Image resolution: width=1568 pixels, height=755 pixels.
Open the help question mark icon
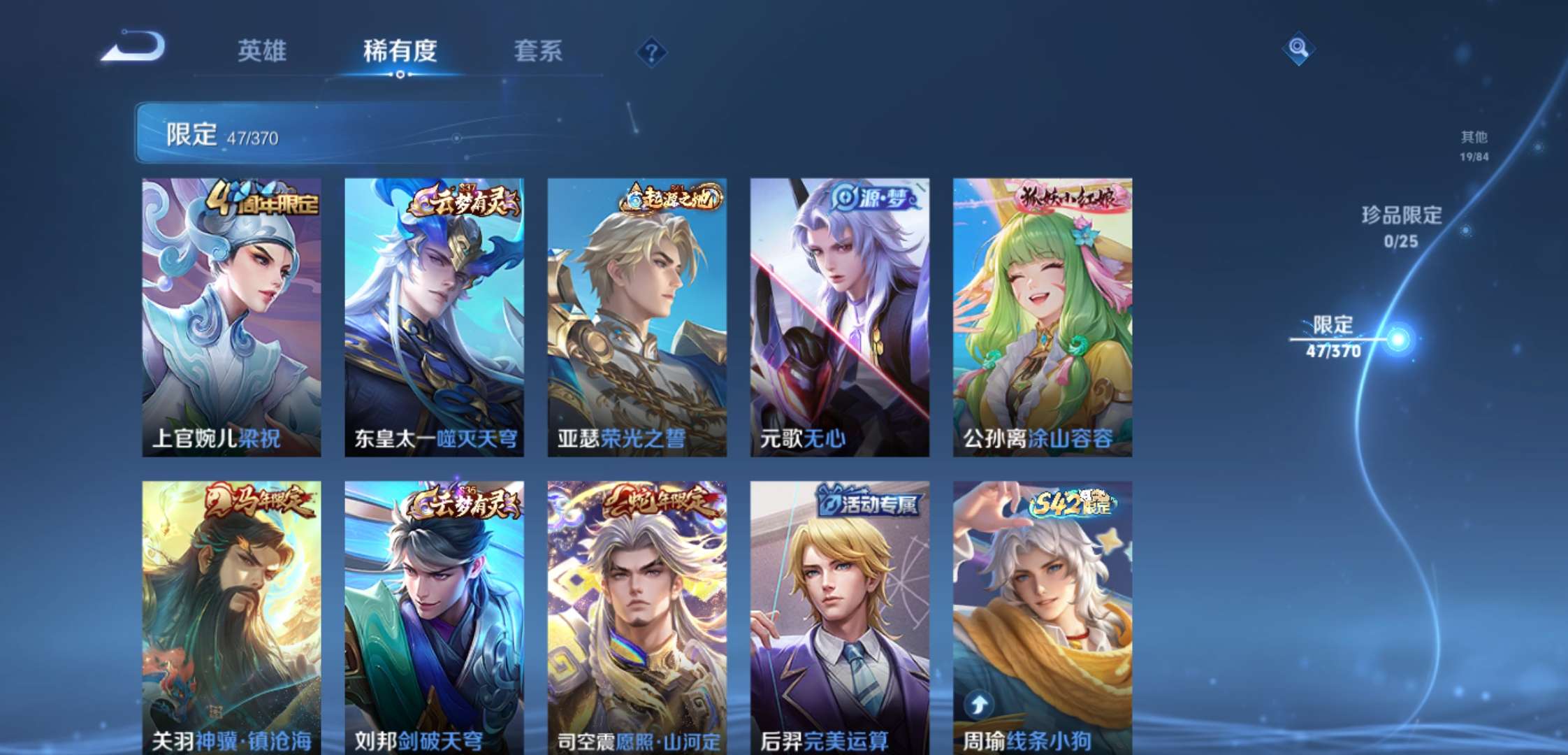[x=650, y=52]
